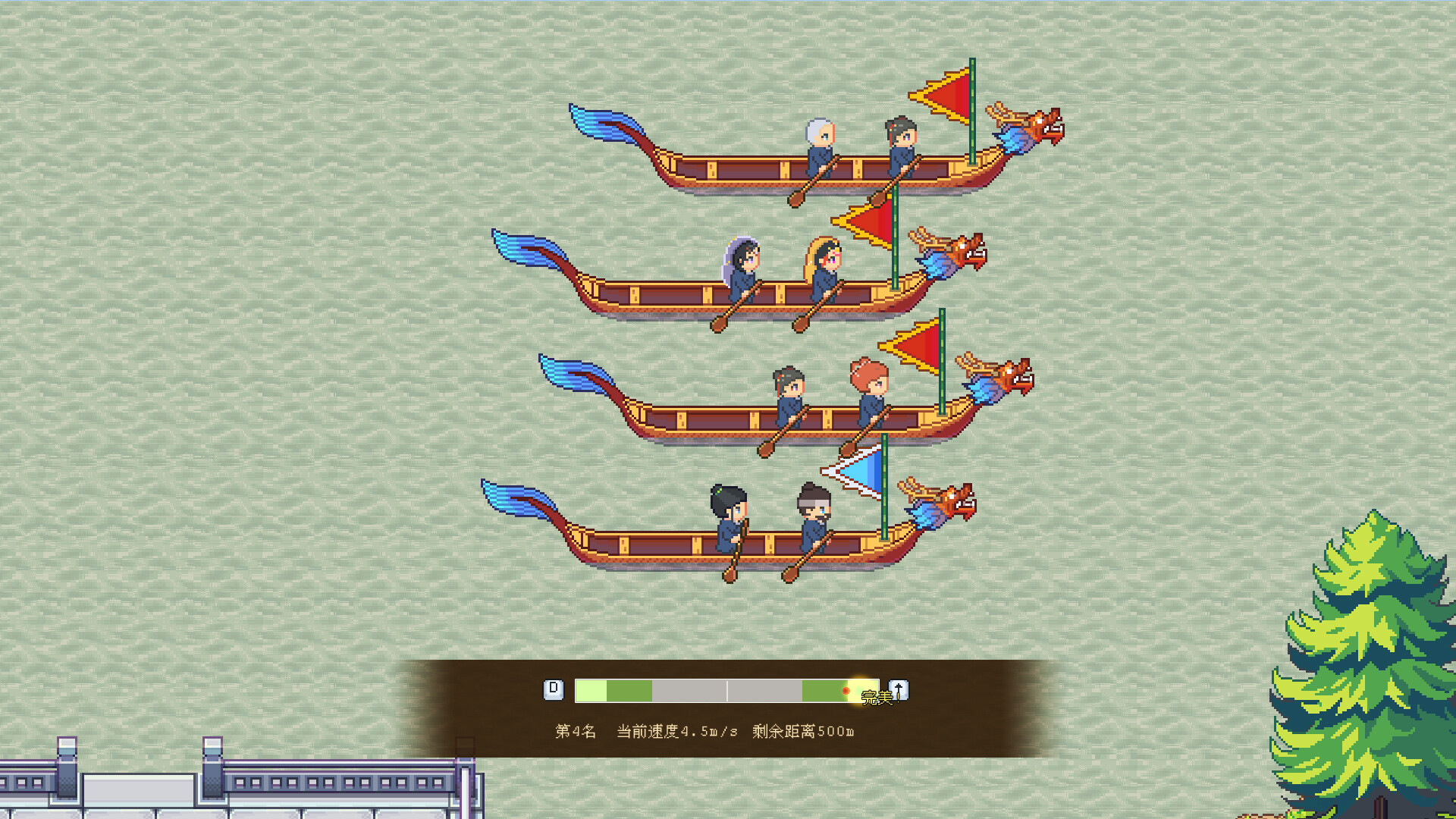Viewport: 1456px width, 819px height.
Task: Click the glowing 完美 perfect indicator
Action: [x=876, y=698]
